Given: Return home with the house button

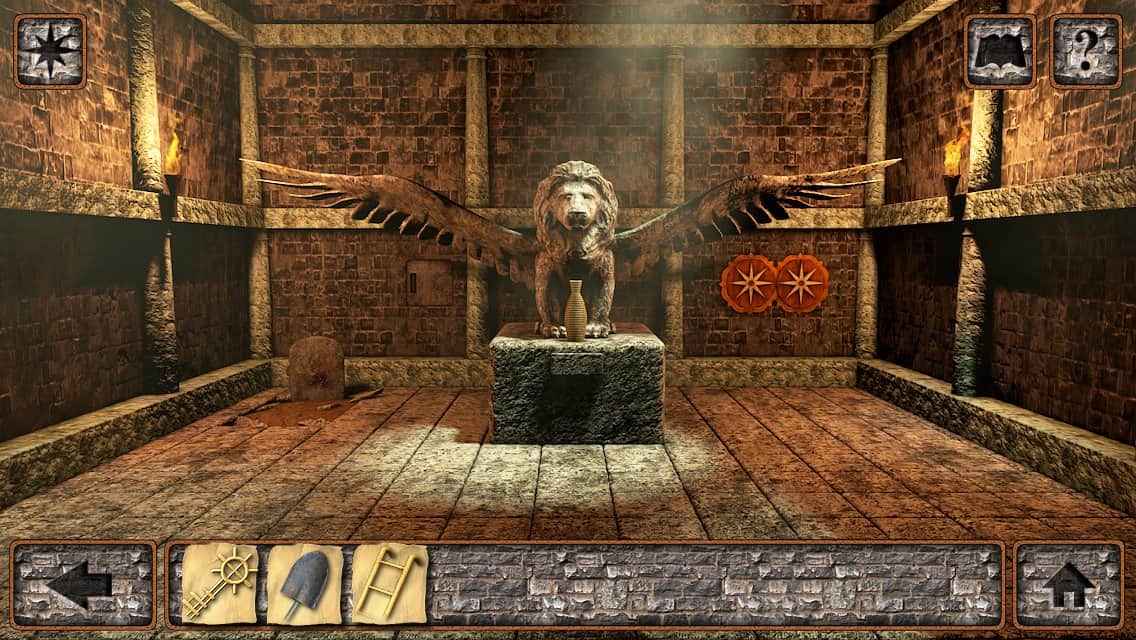Looking at the screenshot, I should [1069, 585].
